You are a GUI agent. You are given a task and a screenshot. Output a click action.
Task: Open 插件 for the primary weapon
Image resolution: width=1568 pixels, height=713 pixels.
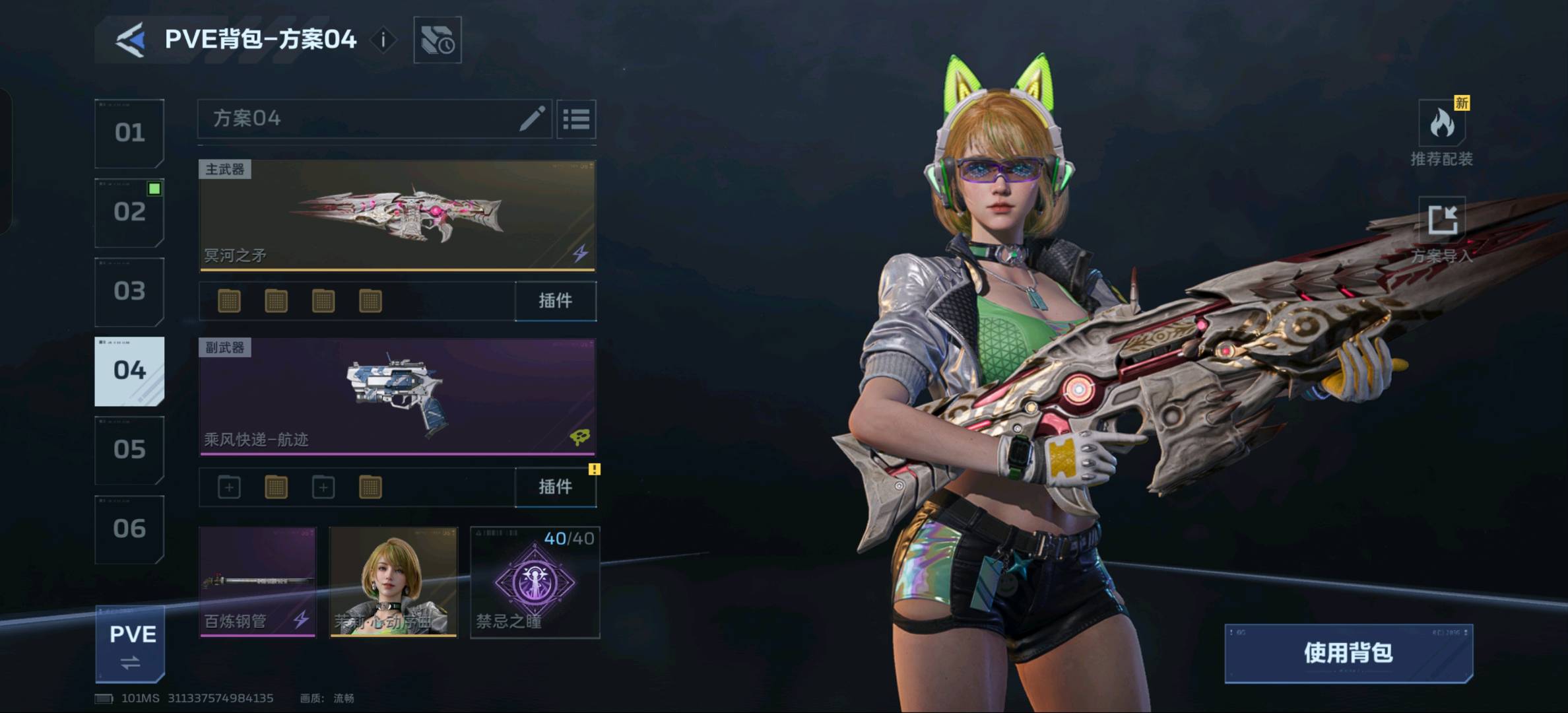click(x=555, y=301)
